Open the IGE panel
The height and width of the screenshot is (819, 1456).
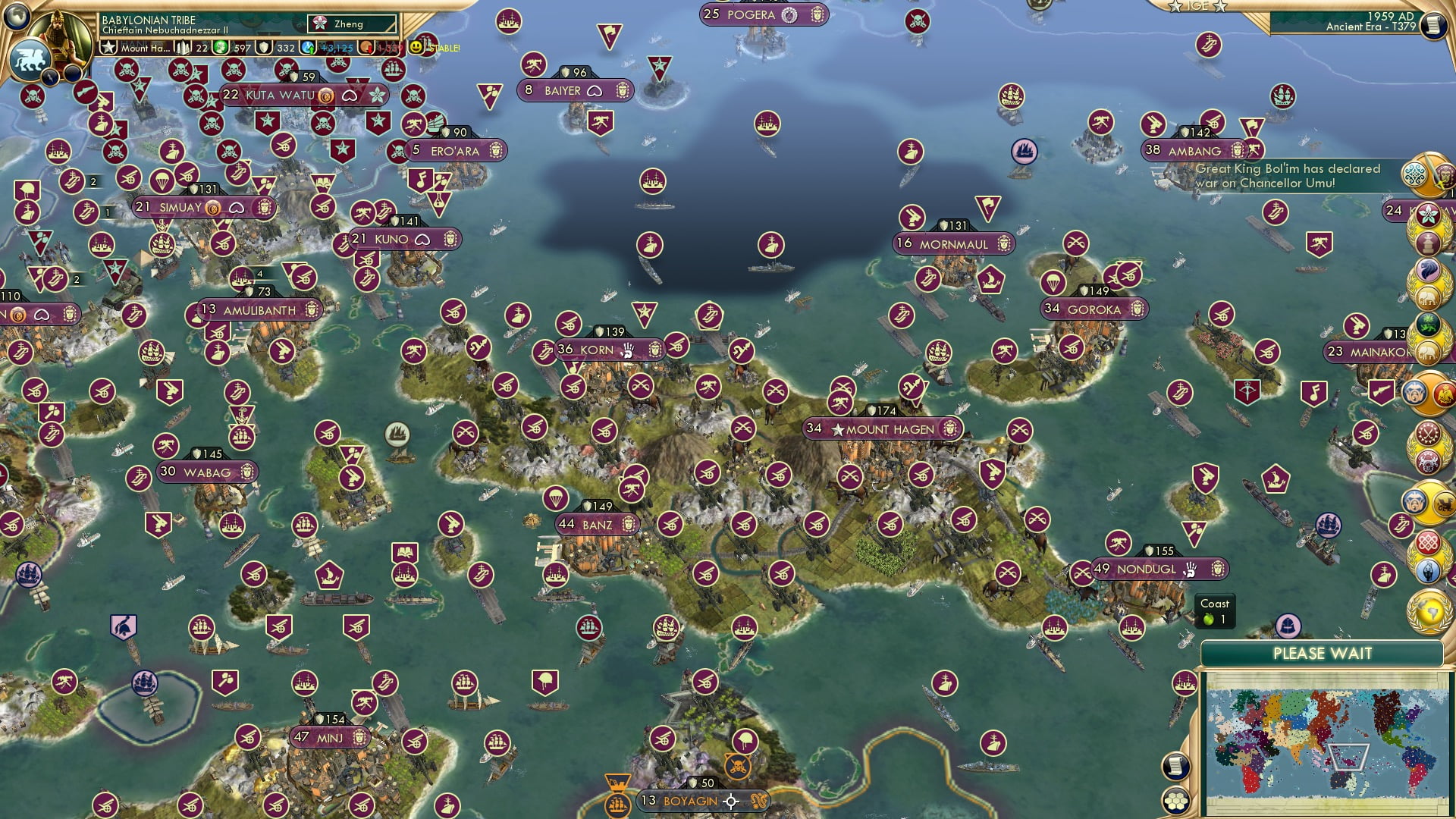tap(1198, 6)
